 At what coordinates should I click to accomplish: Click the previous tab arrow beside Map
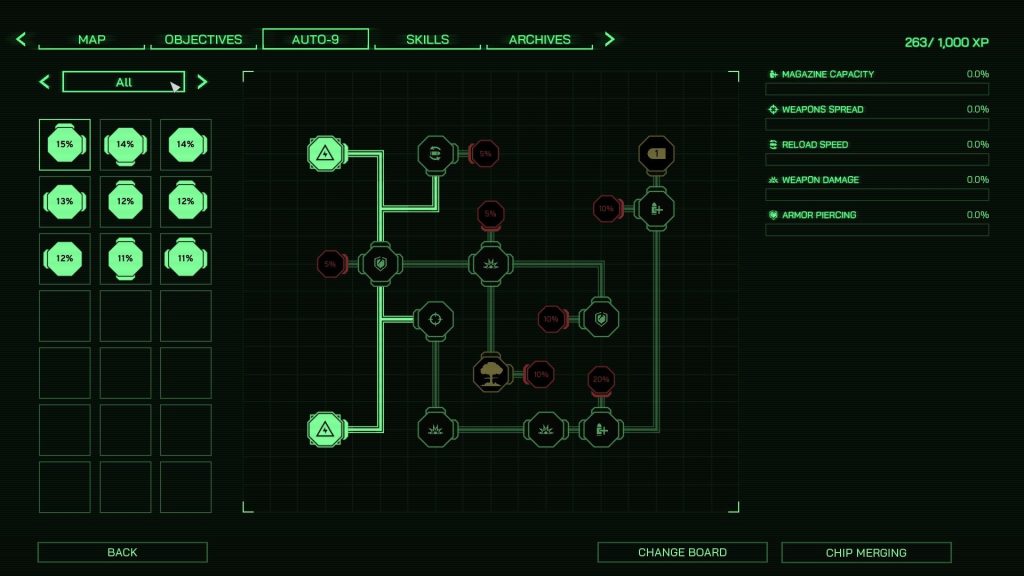coord(21,40)
